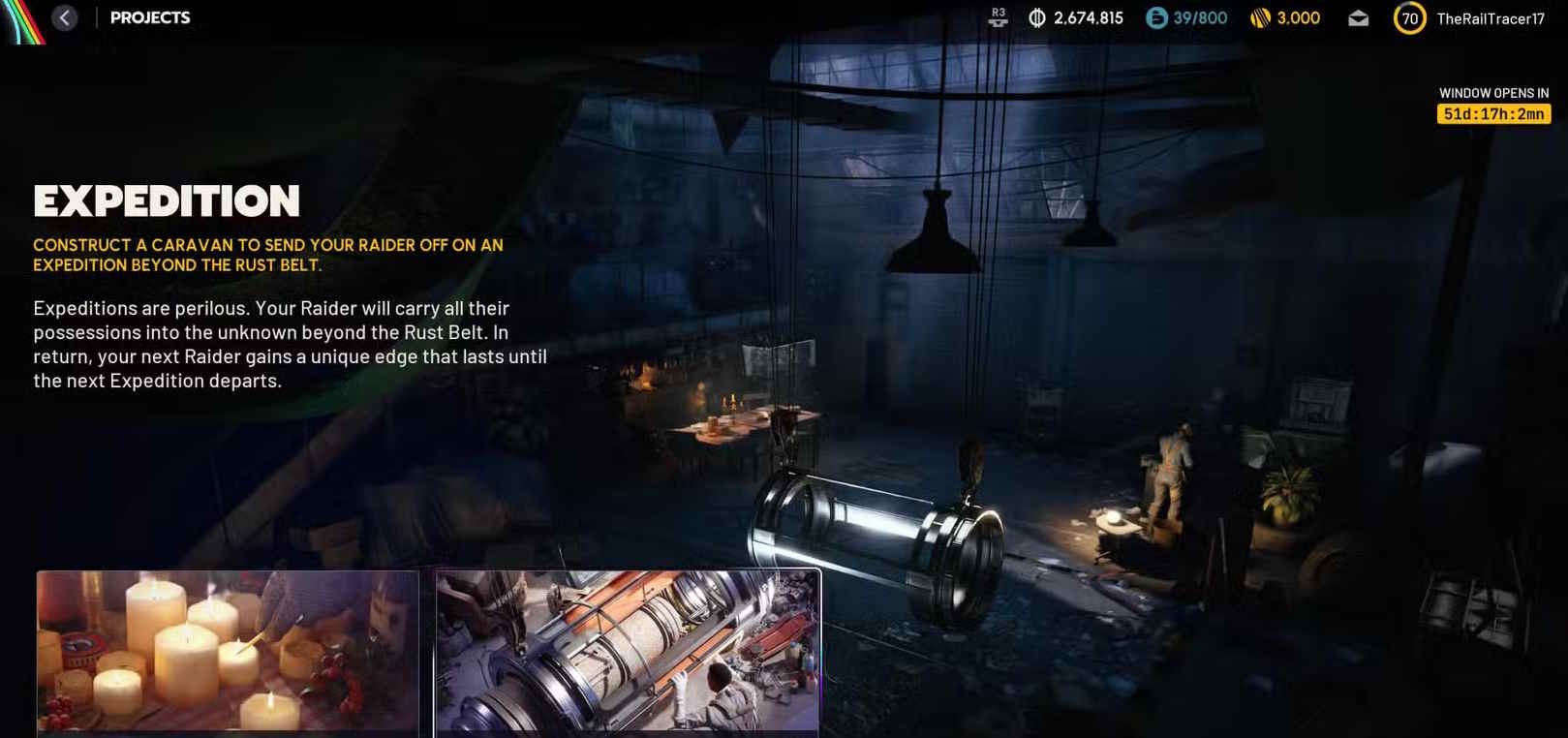Select the caravan capsule project thumbnail

628,651
